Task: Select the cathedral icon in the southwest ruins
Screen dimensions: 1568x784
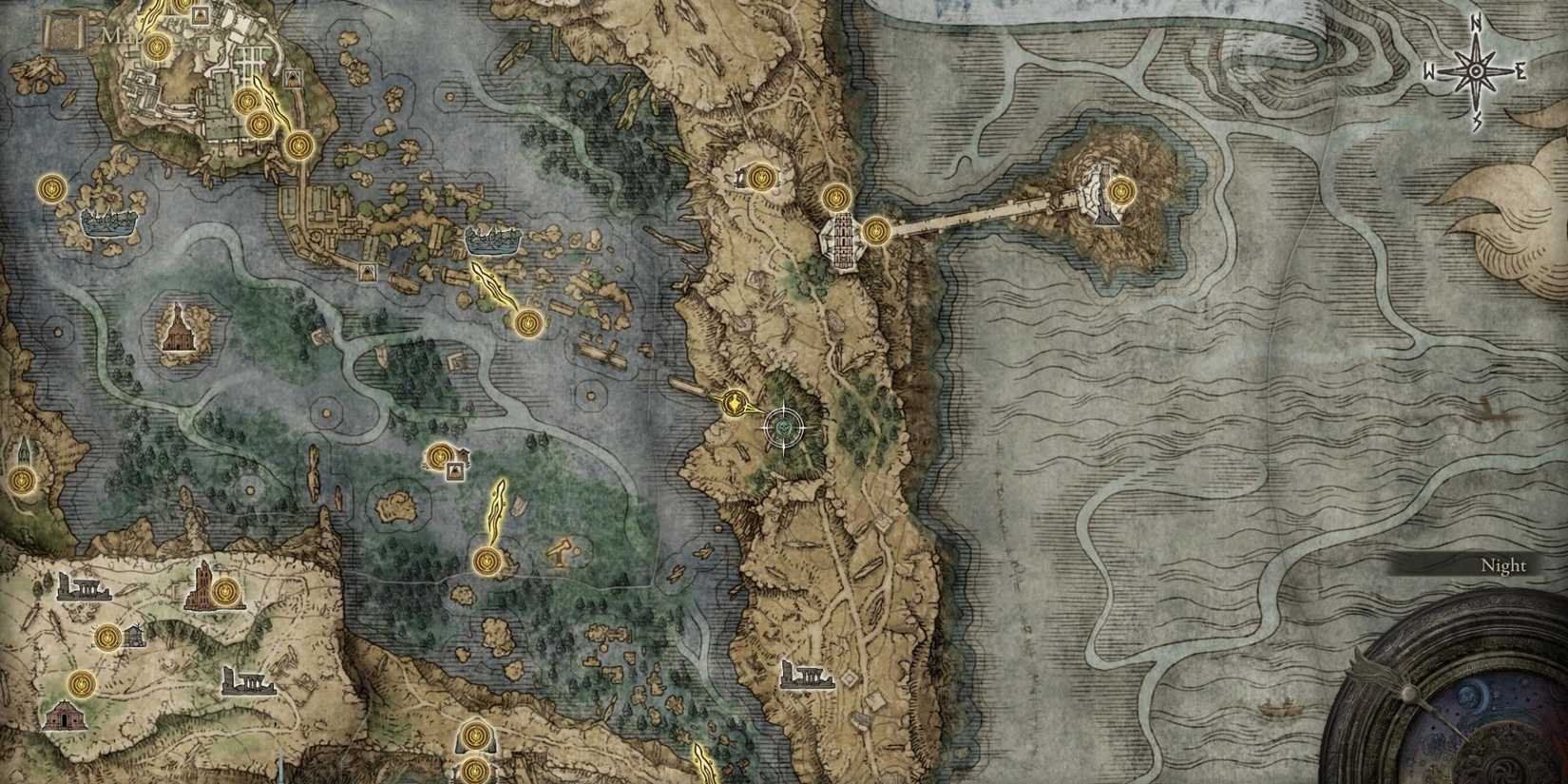Action: (x=201, y=587)
